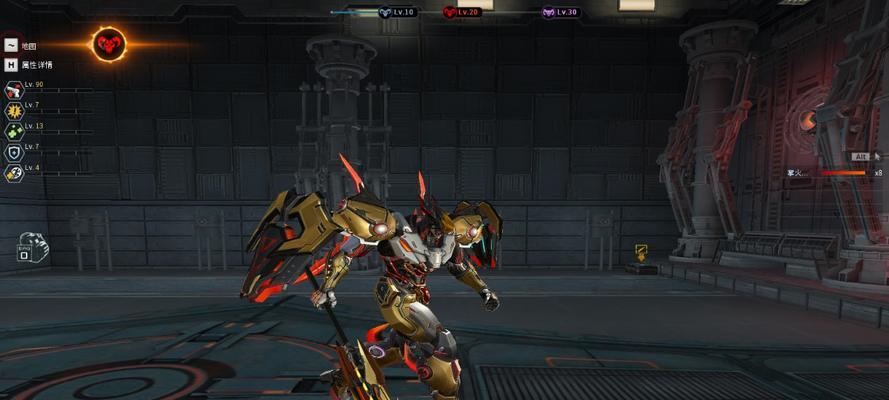
Task: Select the Lv. 7 yellow burst icon
Action: point(14,111)
